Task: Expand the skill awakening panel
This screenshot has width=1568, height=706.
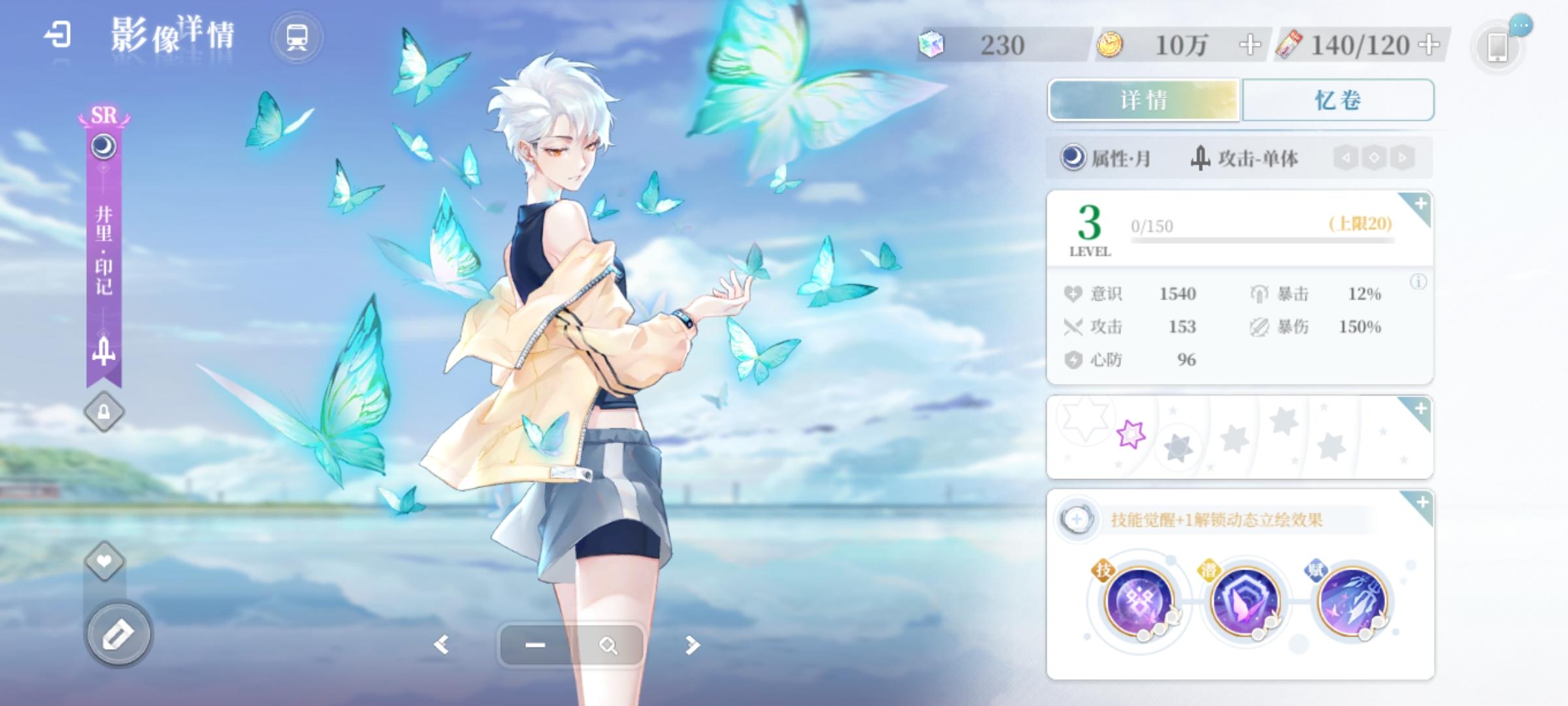Action: click(x=1421, y=503)
